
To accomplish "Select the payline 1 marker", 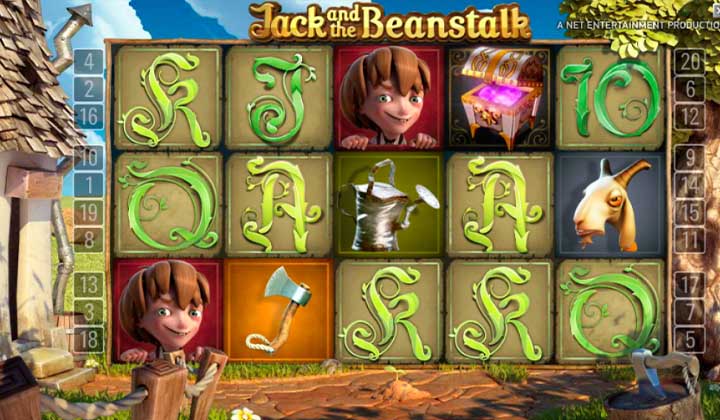I will [89, 184].
